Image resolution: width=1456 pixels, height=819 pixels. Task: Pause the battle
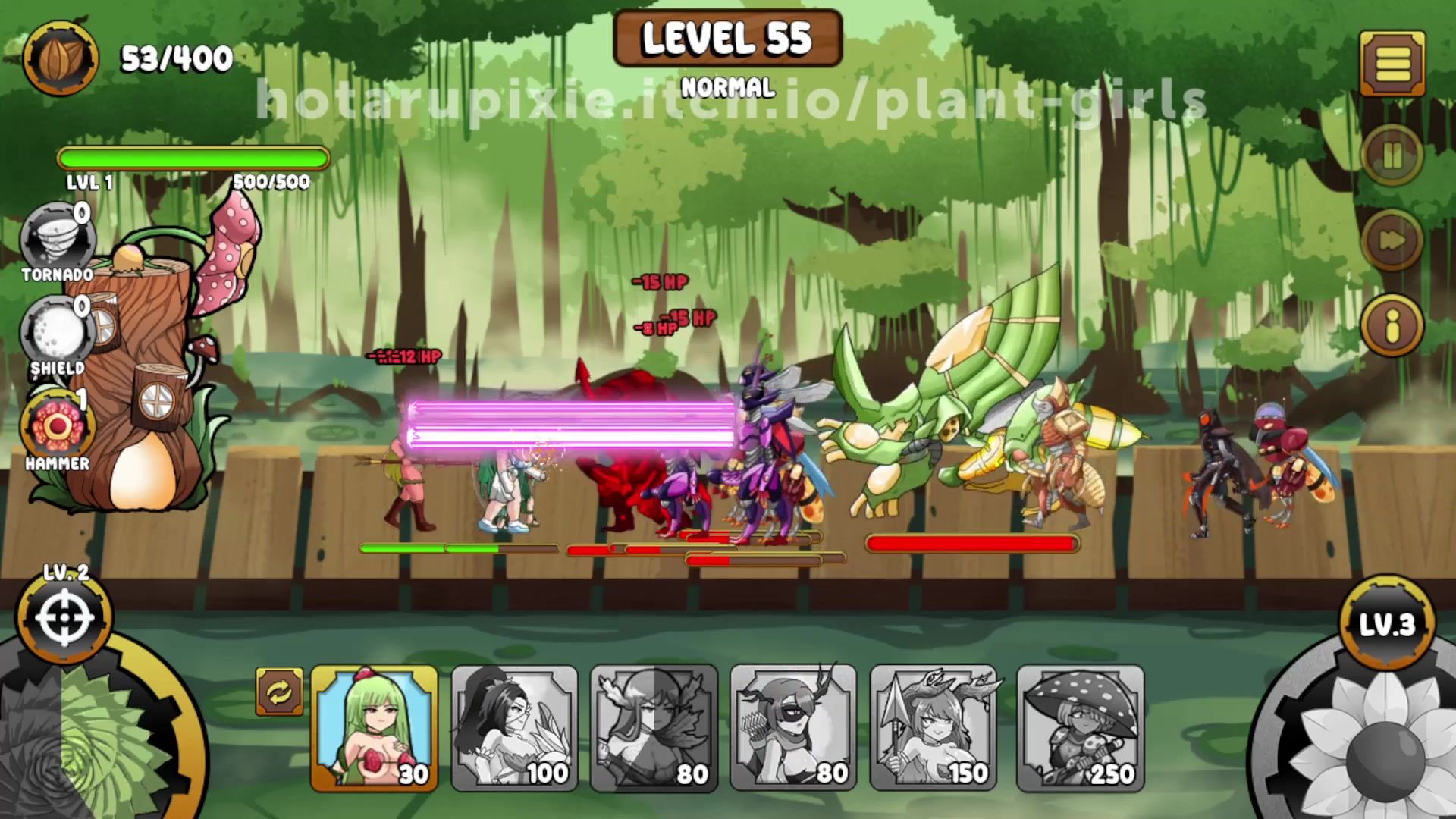point(1392,156)
